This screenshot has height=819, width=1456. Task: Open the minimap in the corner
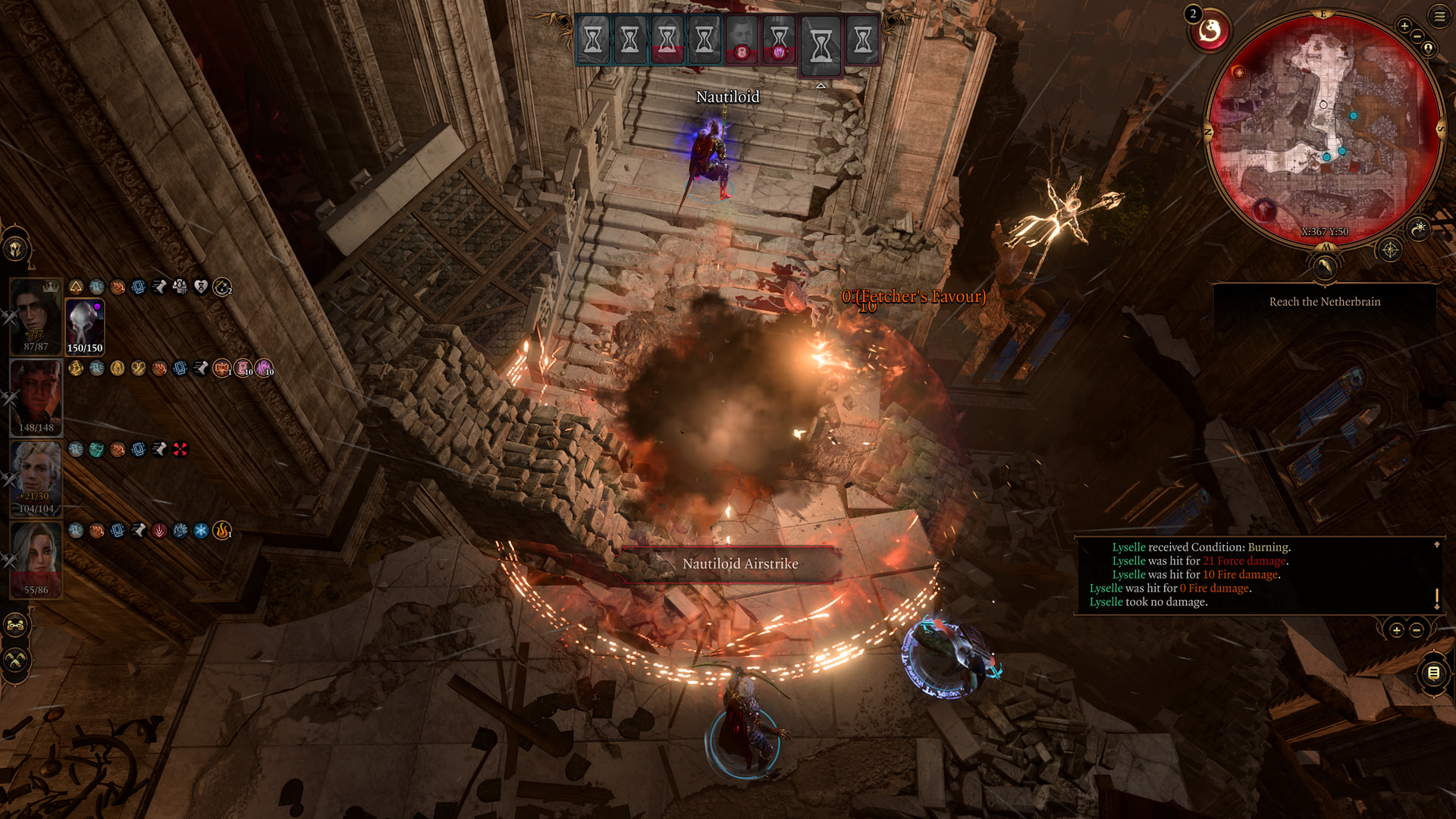[1324, 129]
